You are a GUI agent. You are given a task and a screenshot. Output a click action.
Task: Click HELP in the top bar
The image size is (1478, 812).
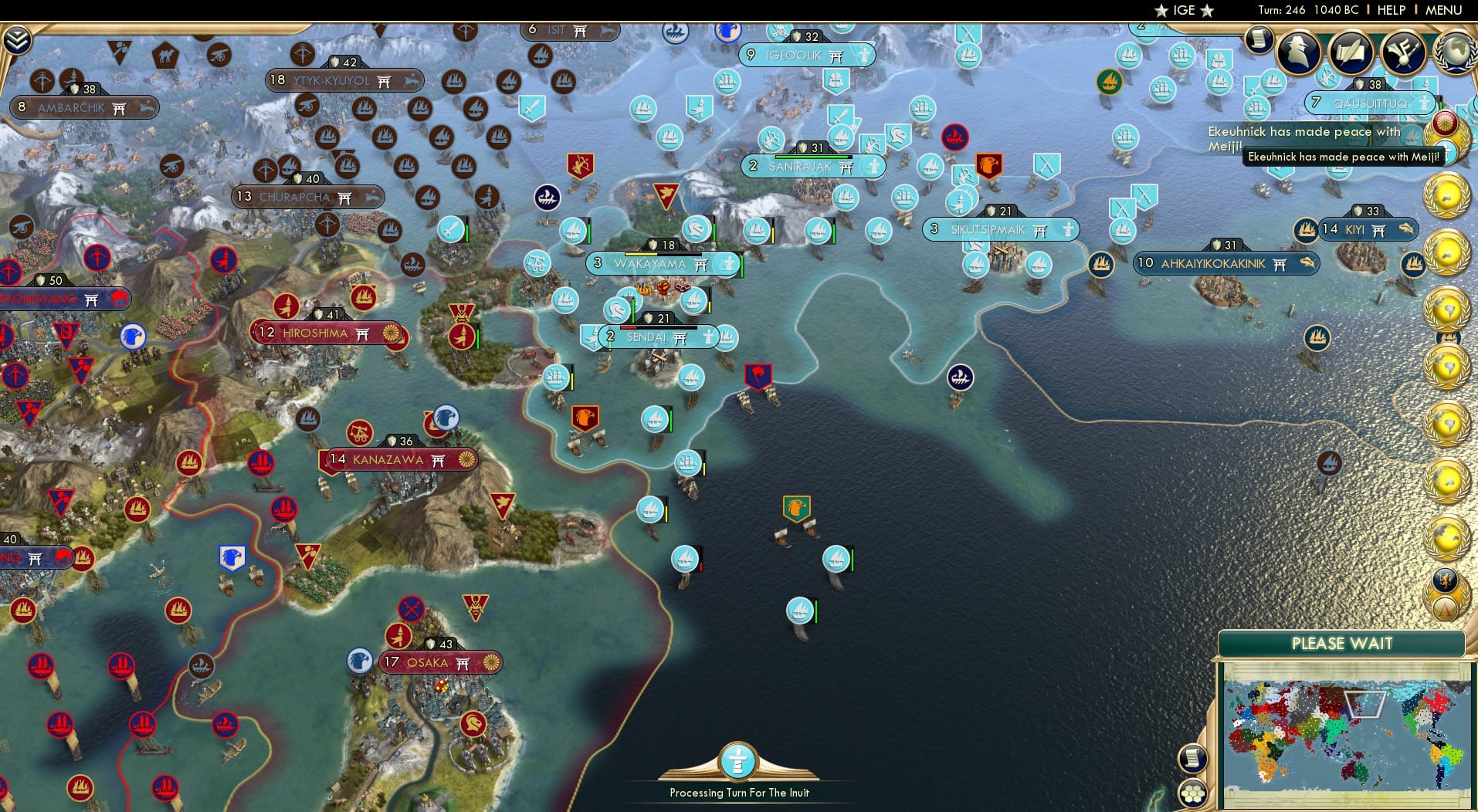coord(1390,10)
